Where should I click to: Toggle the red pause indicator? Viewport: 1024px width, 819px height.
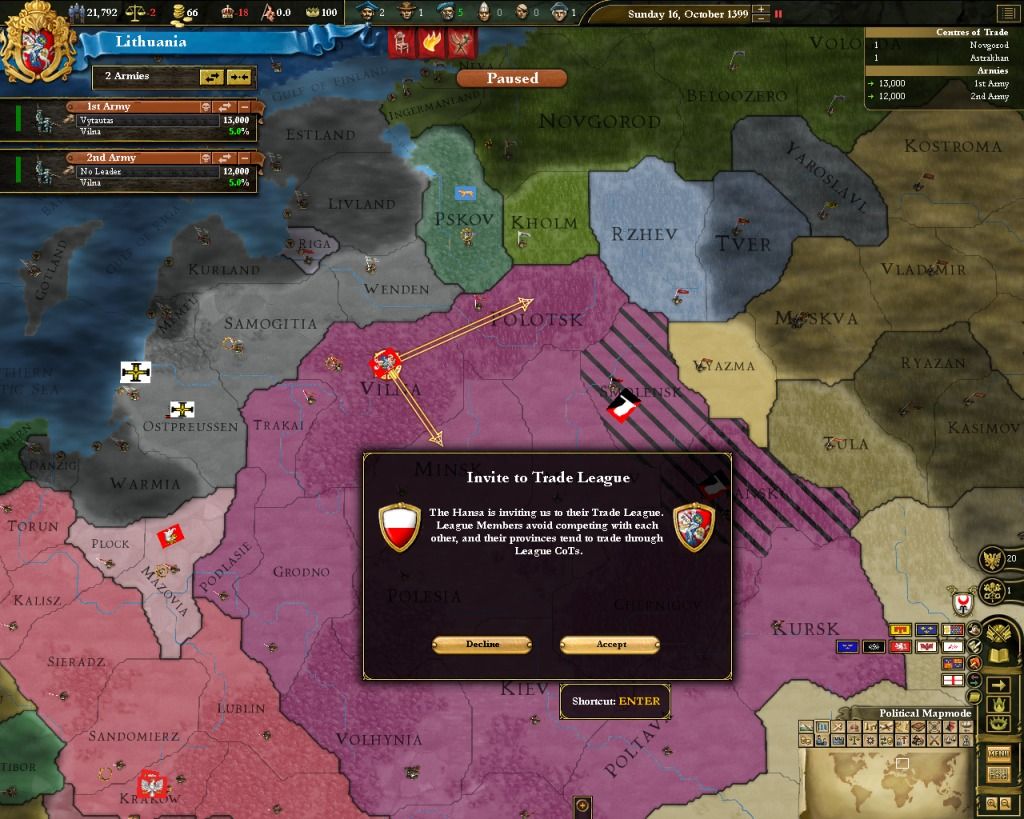tap(779, 14)
